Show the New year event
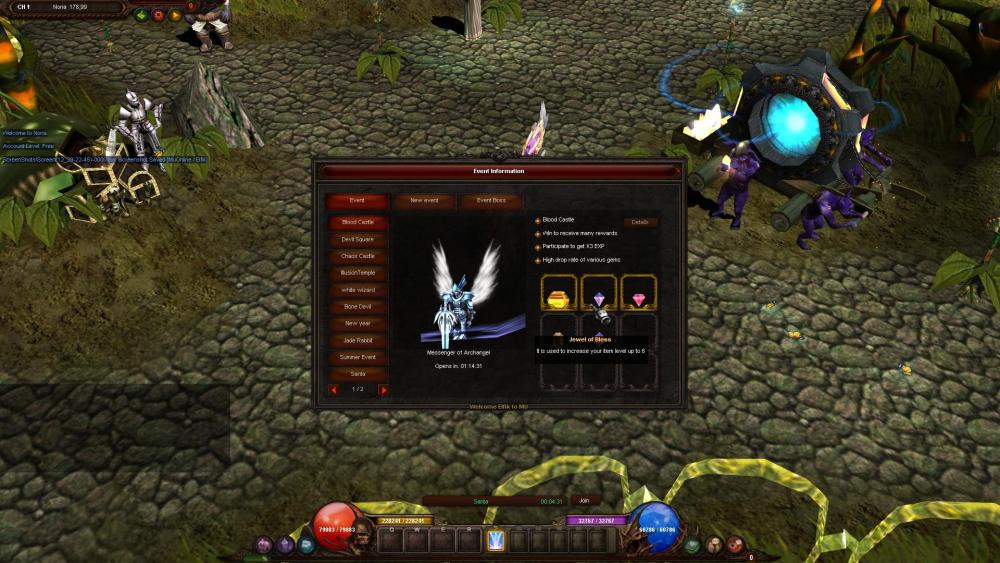 [358, 324]
